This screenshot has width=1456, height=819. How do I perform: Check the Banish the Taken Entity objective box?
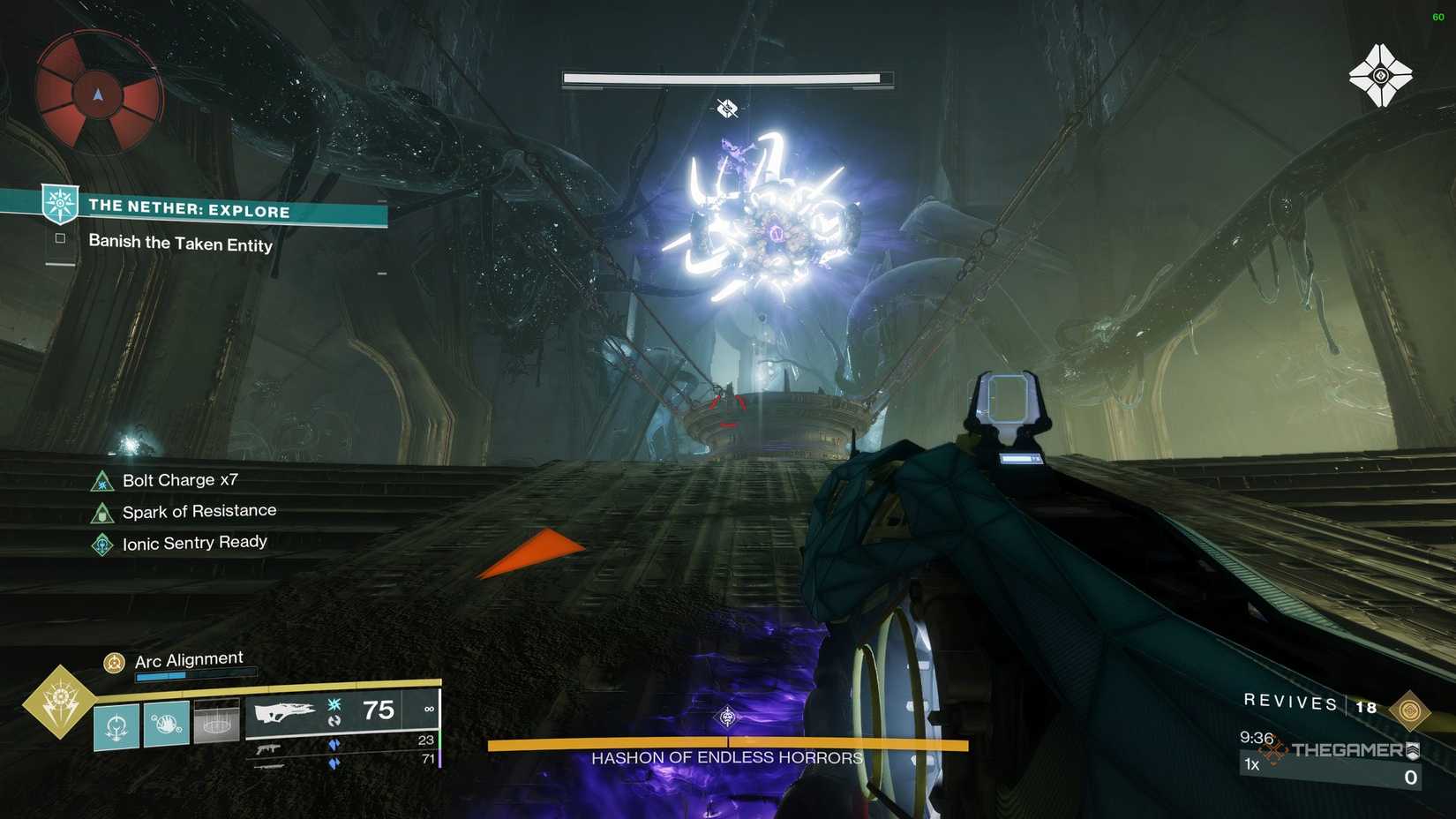coord(59,238)
